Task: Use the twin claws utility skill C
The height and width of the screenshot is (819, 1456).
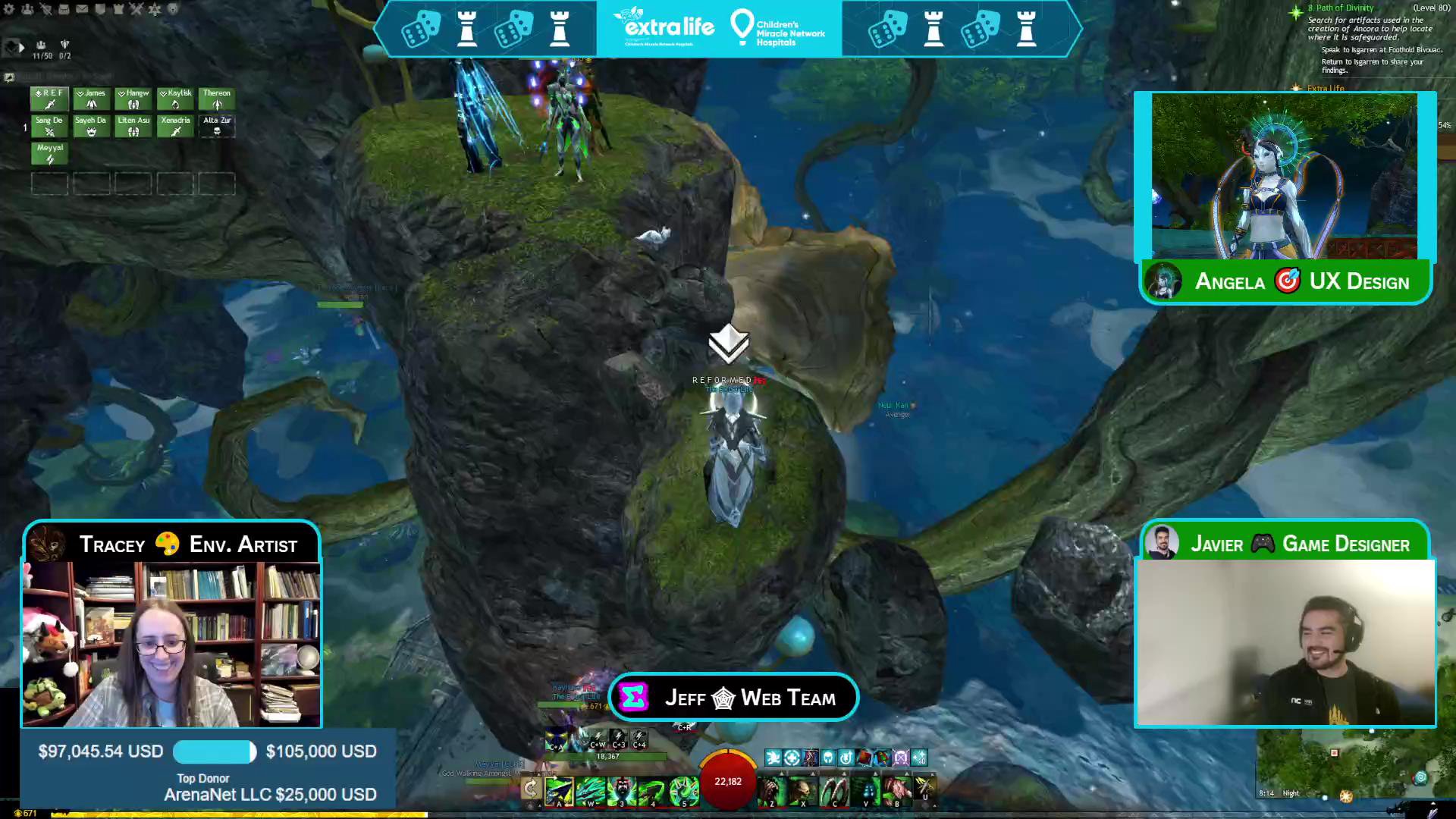Action: click(834, 790)
